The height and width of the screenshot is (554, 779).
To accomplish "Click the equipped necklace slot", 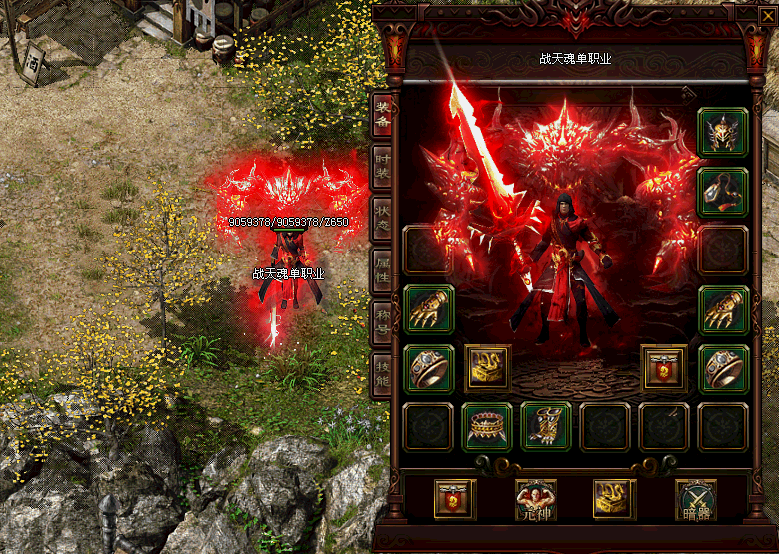I will pyautogui.click(x=723, y=192).
